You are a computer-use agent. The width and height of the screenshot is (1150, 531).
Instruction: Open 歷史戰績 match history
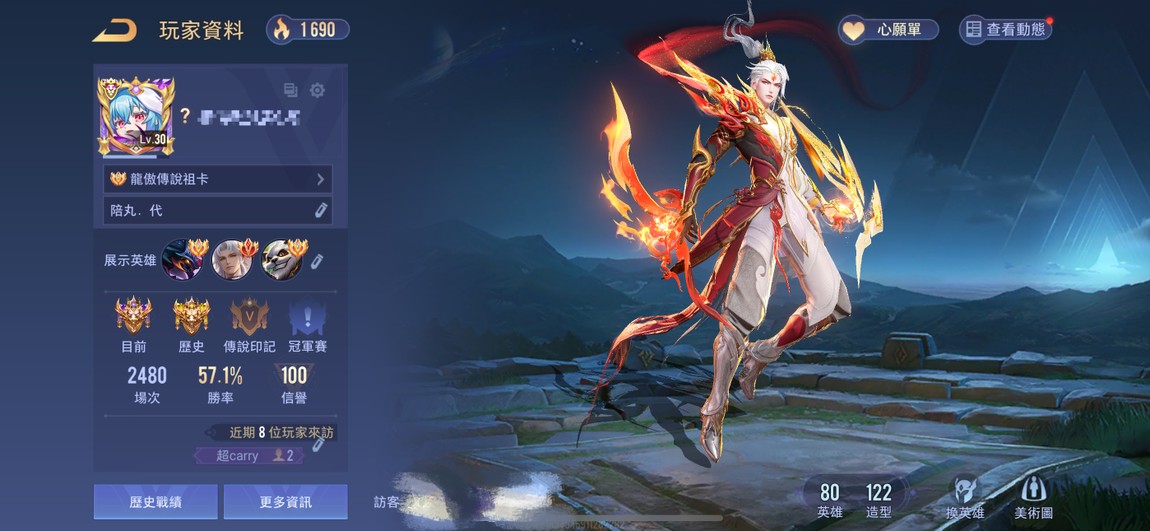155,501
